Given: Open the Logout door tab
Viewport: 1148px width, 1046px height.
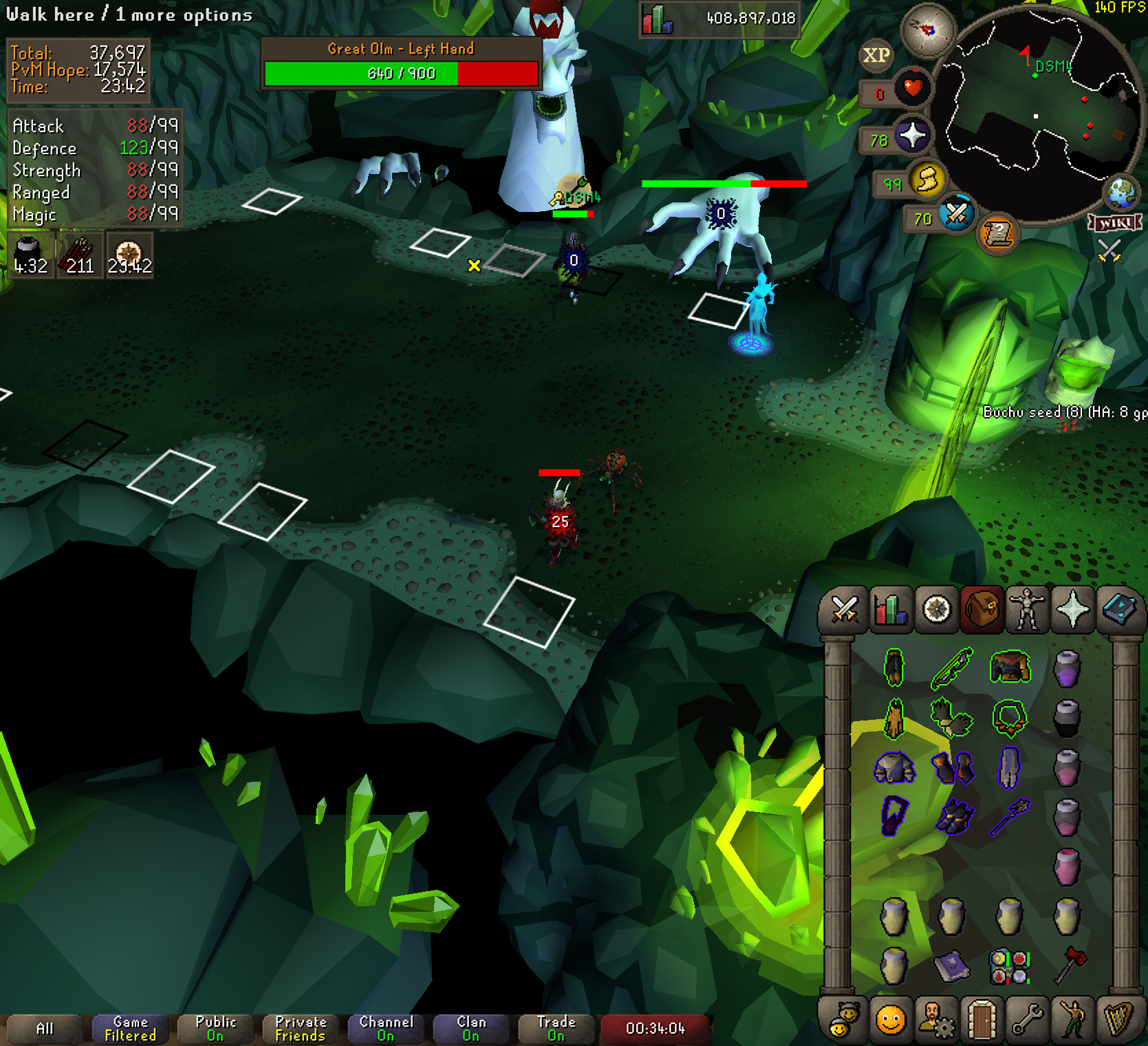Looking at the screenshot, I should click(982, 1020).
